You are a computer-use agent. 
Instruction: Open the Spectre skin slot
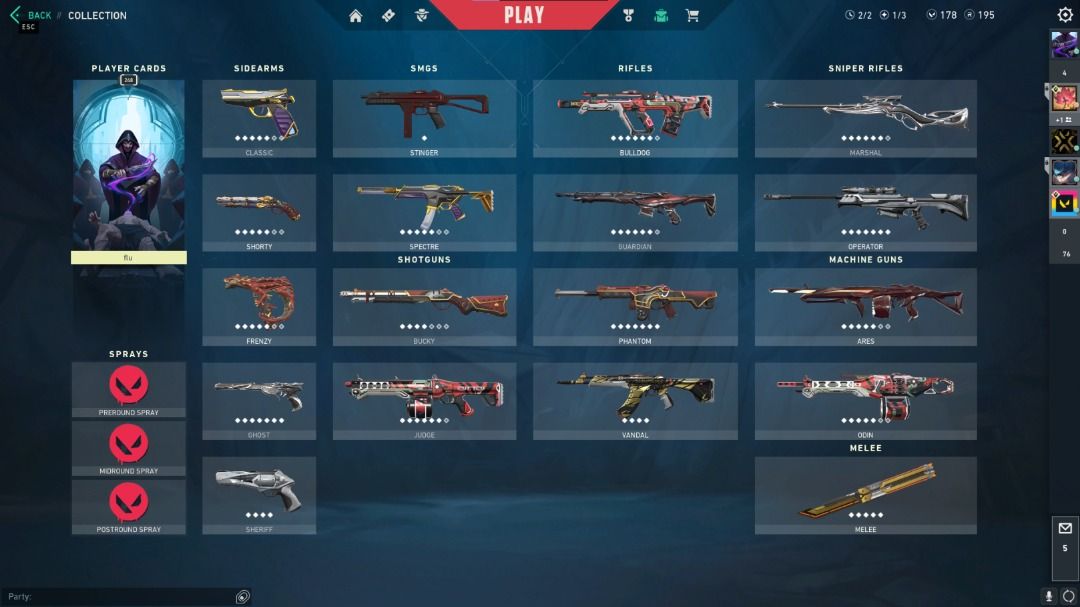(x=424, y=212)
